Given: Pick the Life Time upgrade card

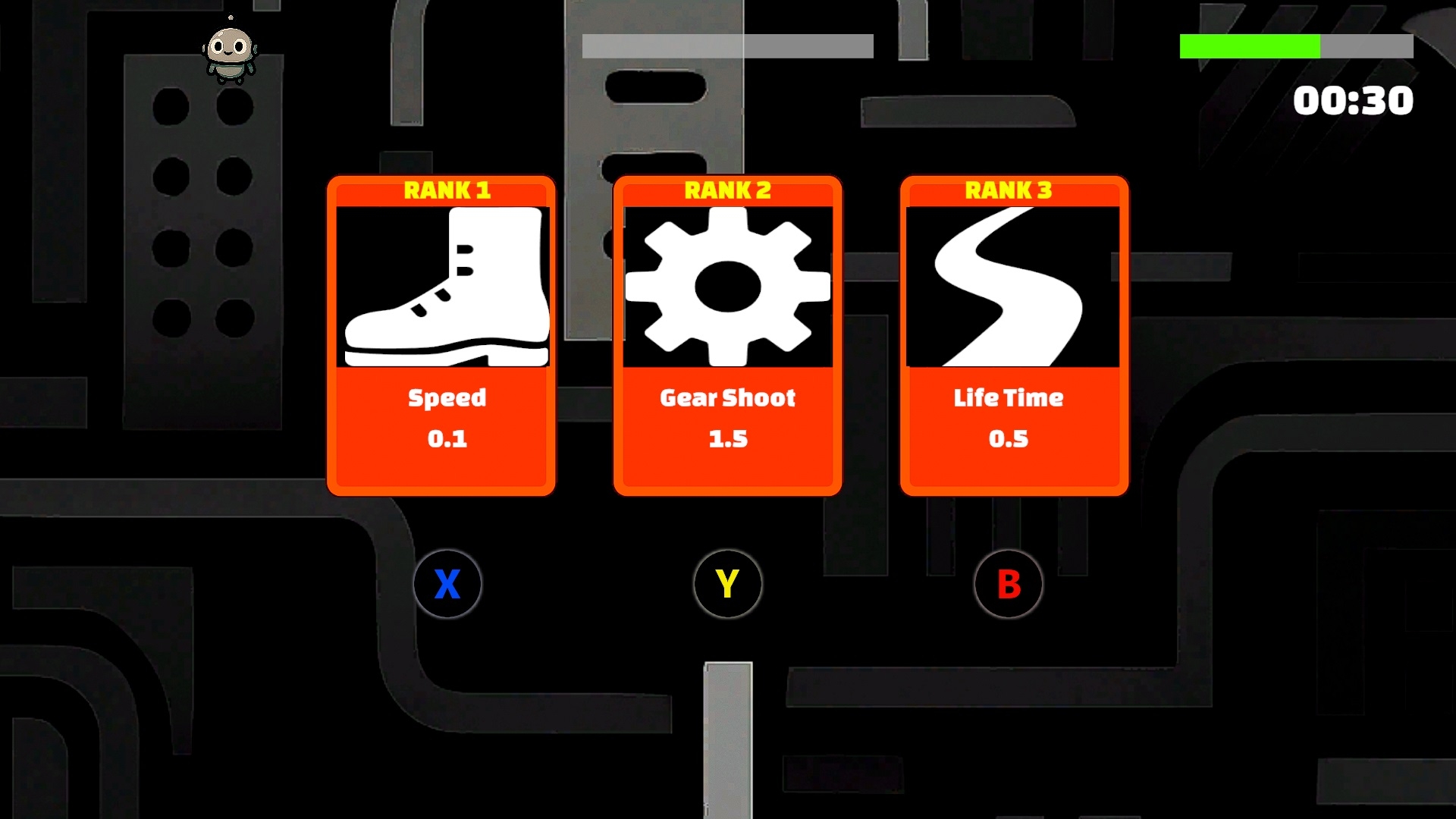Looking at the screenshot, I should point(1014,336).
